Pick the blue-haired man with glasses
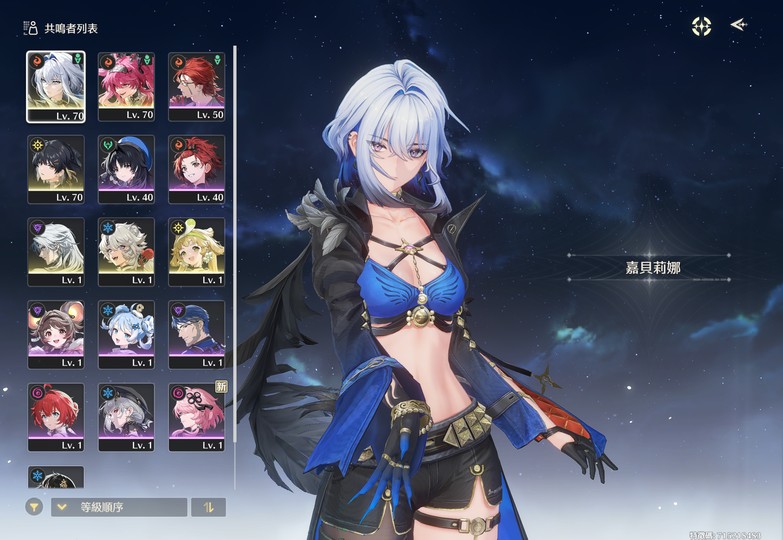Viewport: 783px width, 540px height. tap(197, 334)
